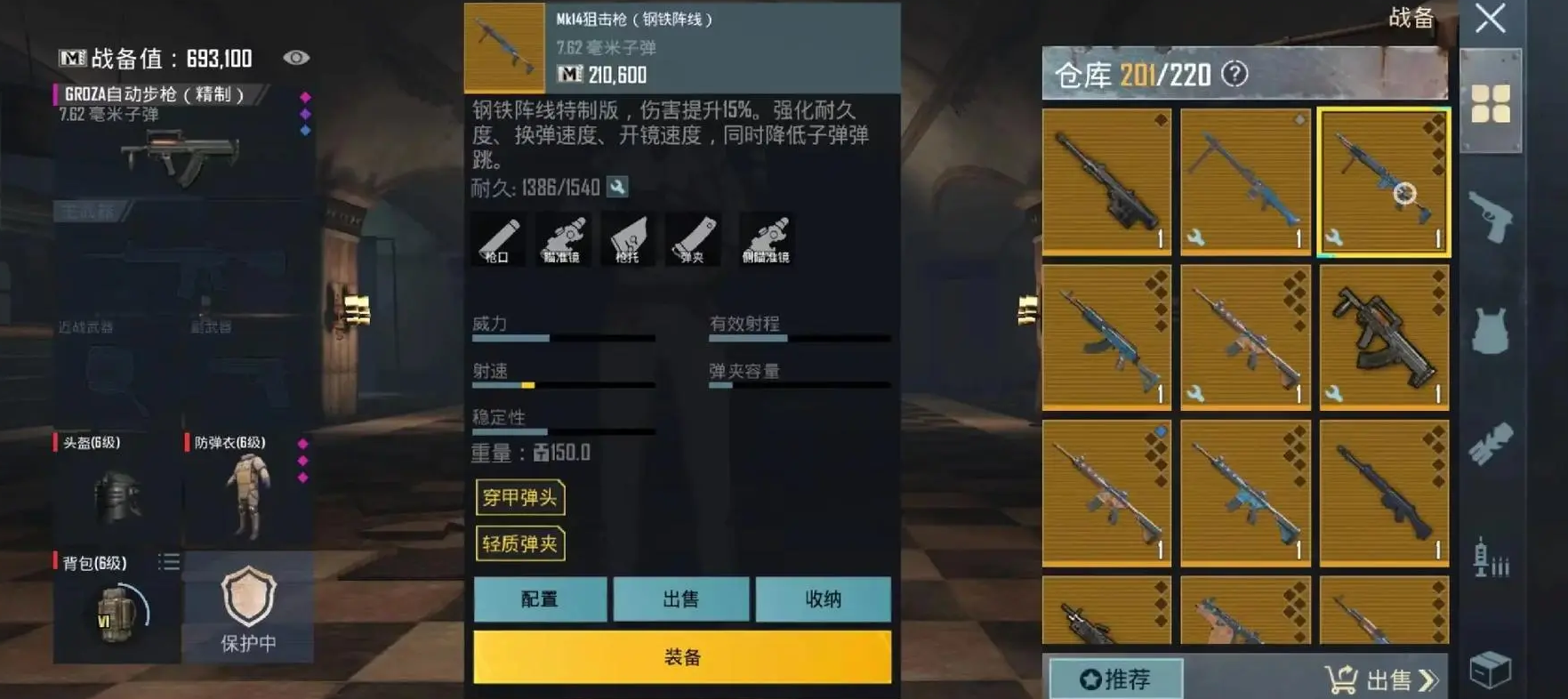Click the wrench icon beside durability 1386/1540
Image resolution: width=1568 pixels, height=699 pixels.
coord(617,187)
